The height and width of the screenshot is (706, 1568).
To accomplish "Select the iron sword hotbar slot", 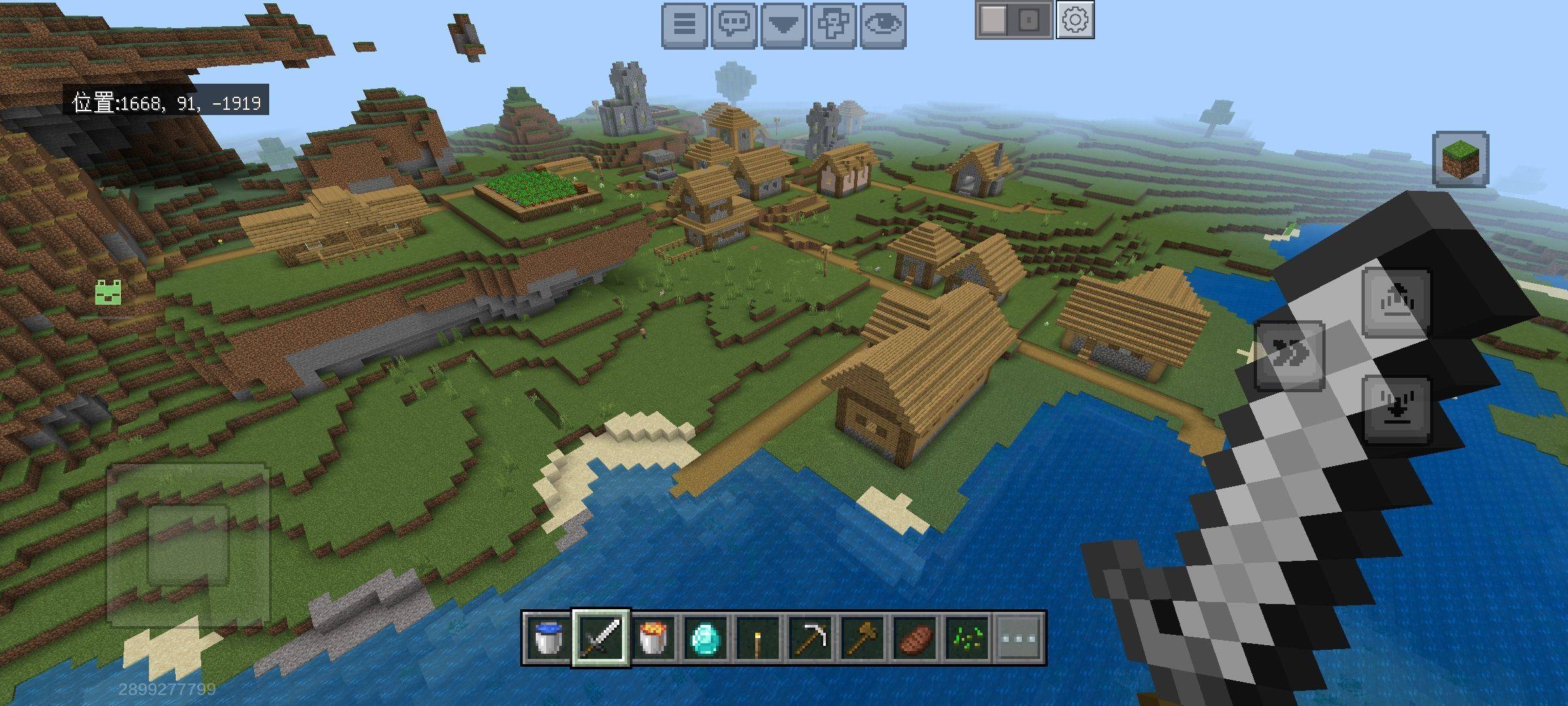I will tap(601, 637).
